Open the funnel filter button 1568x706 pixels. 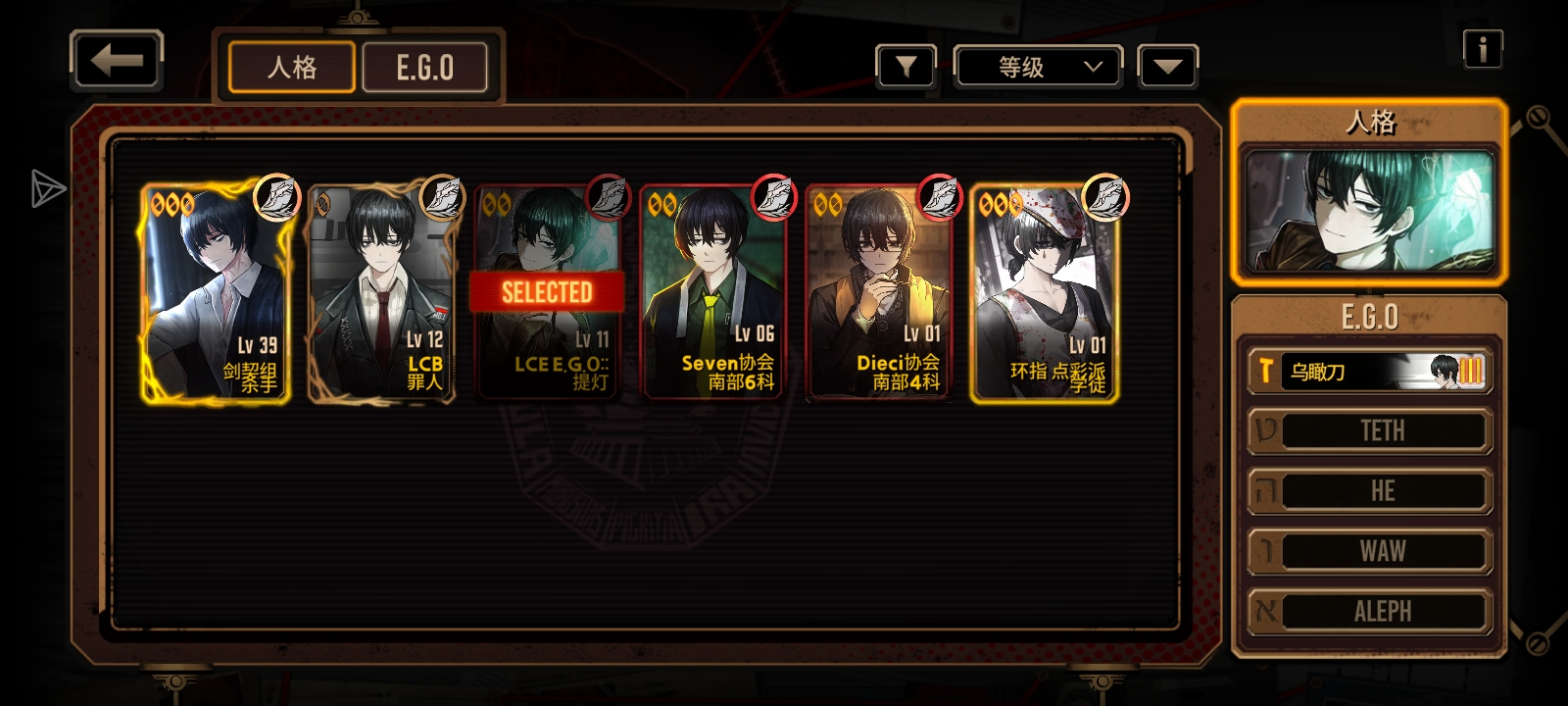[x=906, y=67]
